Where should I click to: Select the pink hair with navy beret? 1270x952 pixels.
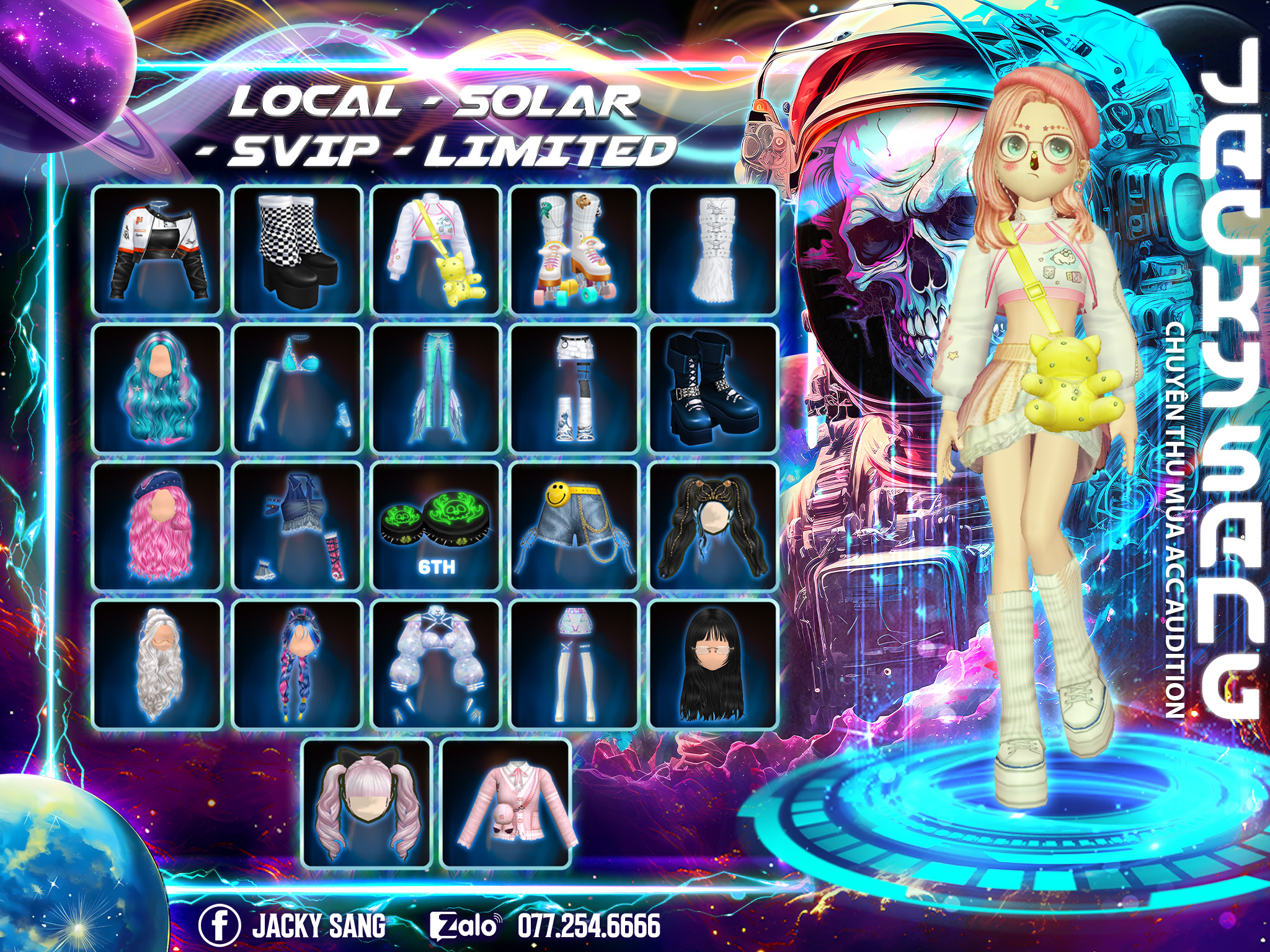[x=158, y=527]
